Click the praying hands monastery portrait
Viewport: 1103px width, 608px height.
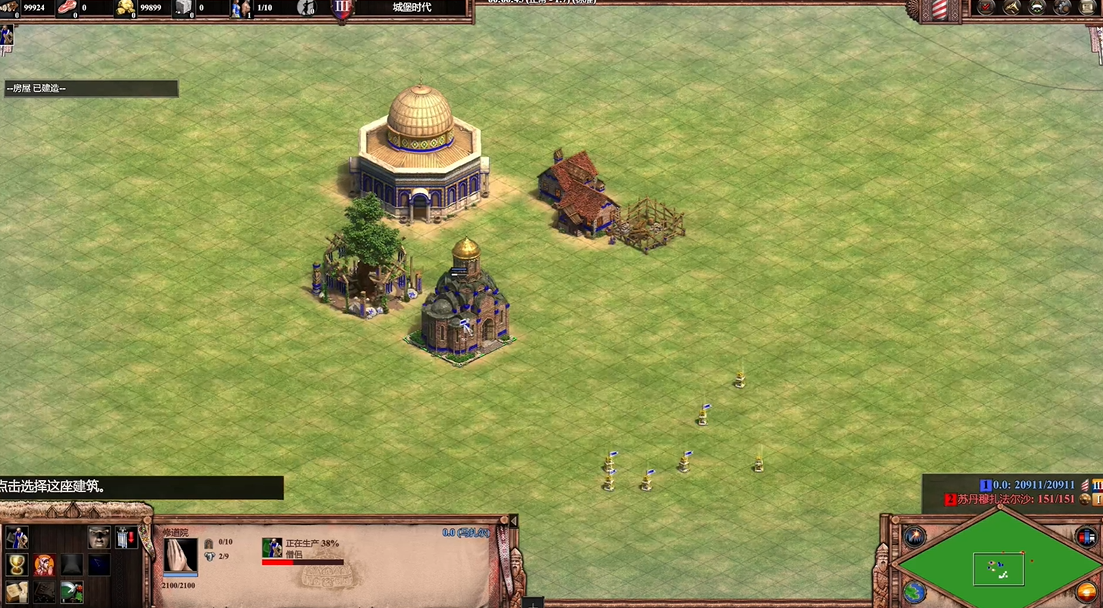click(181, 558)
